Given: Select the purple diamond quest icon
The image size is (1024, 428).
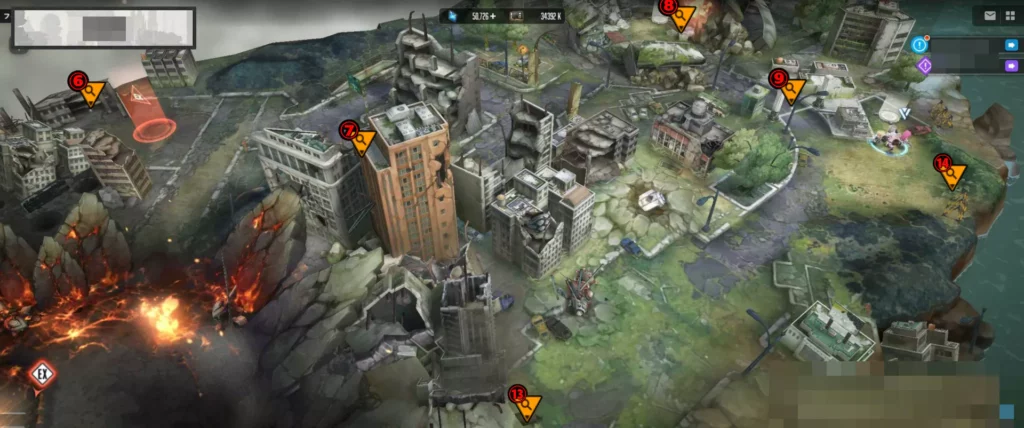Looking at the screenshot, I should 924,65.
